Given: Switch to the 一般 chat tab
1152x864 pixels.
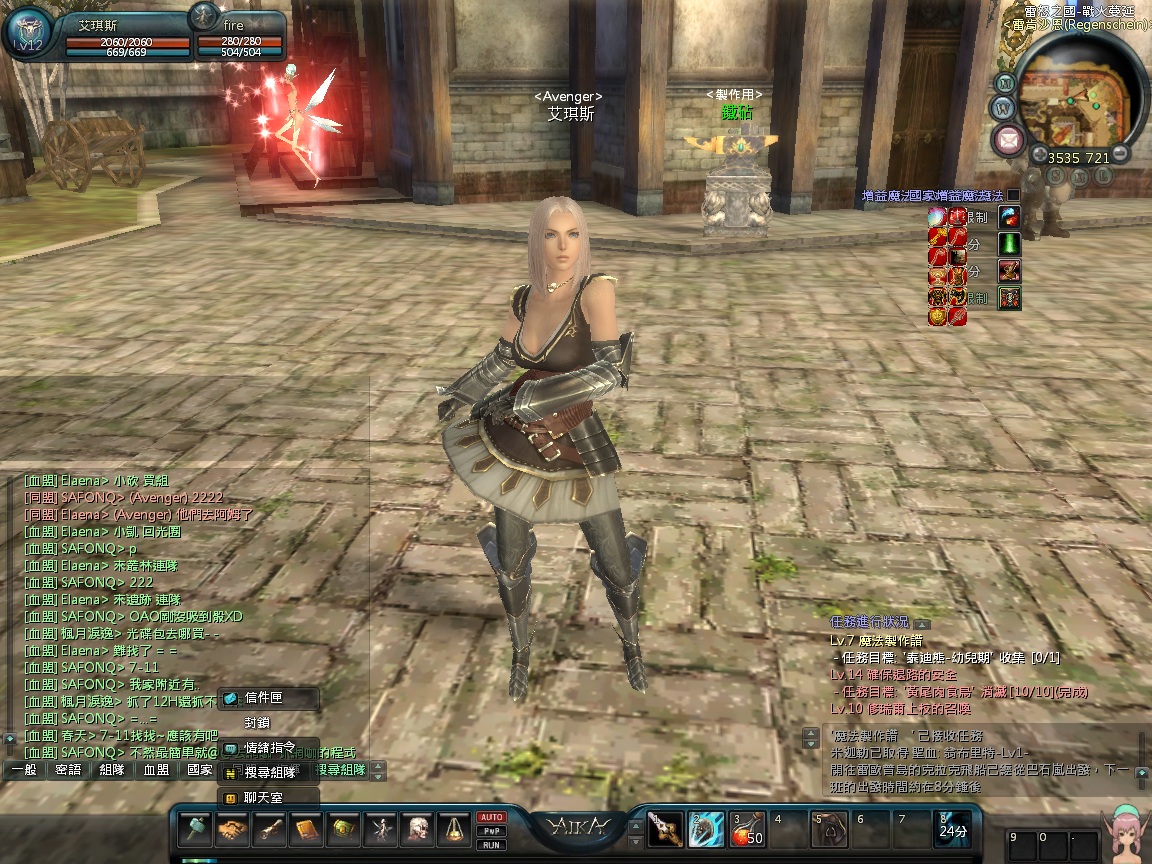Looking at the screenshot, I should click(x=23, y=771).
